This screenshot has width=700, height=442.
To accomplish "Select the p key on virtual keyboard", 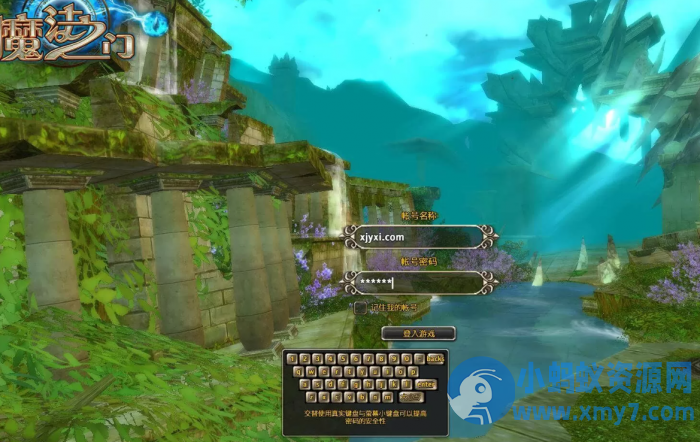I will click(413, 372).
